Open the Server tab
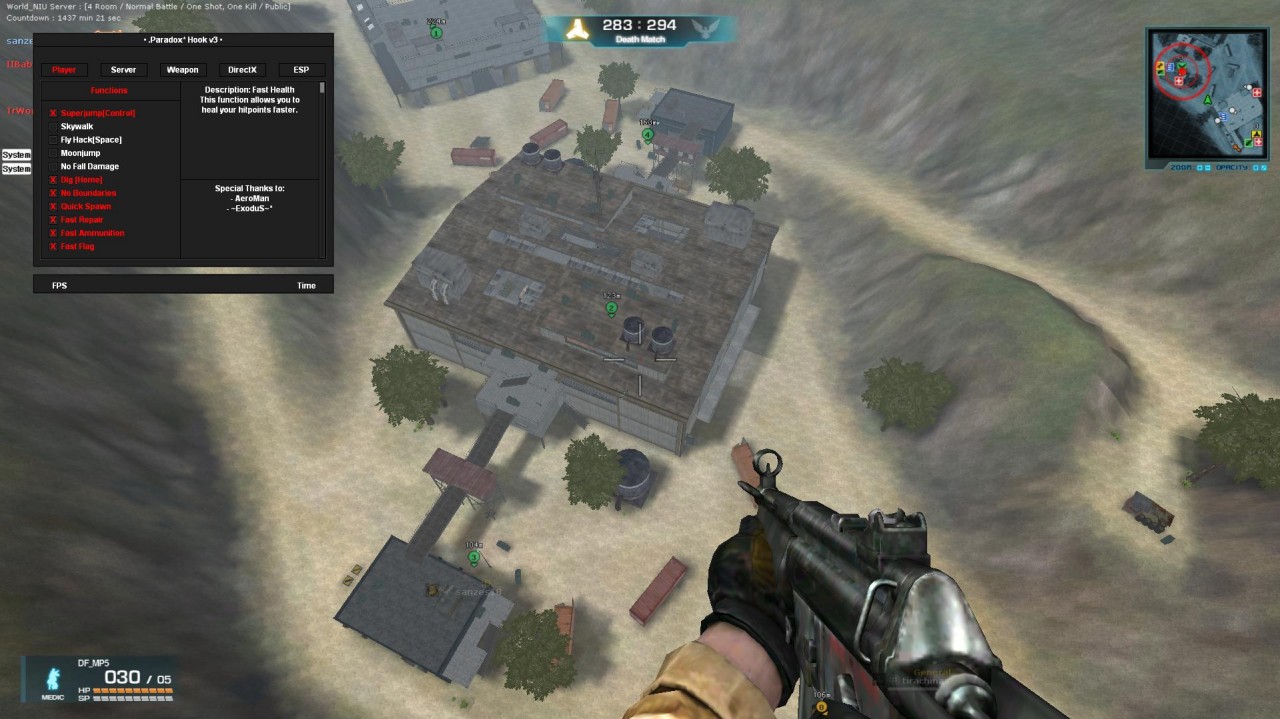Screen dimensions: 1280x719 pyautogui.click(x=123, y=70)
